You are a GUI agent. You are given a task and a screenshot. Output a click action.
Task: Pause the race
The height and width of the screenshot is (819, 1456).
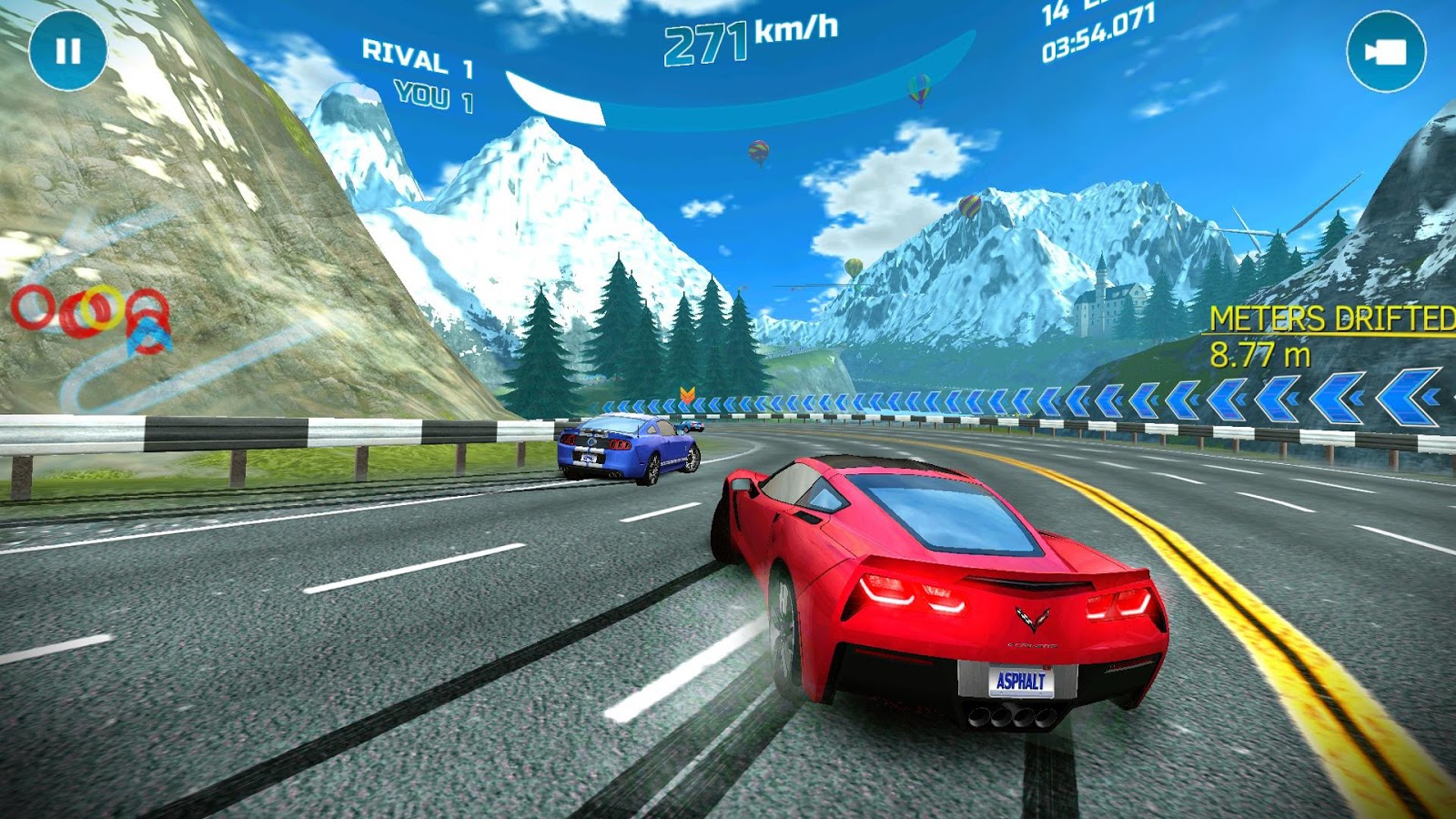coord(68,51)
